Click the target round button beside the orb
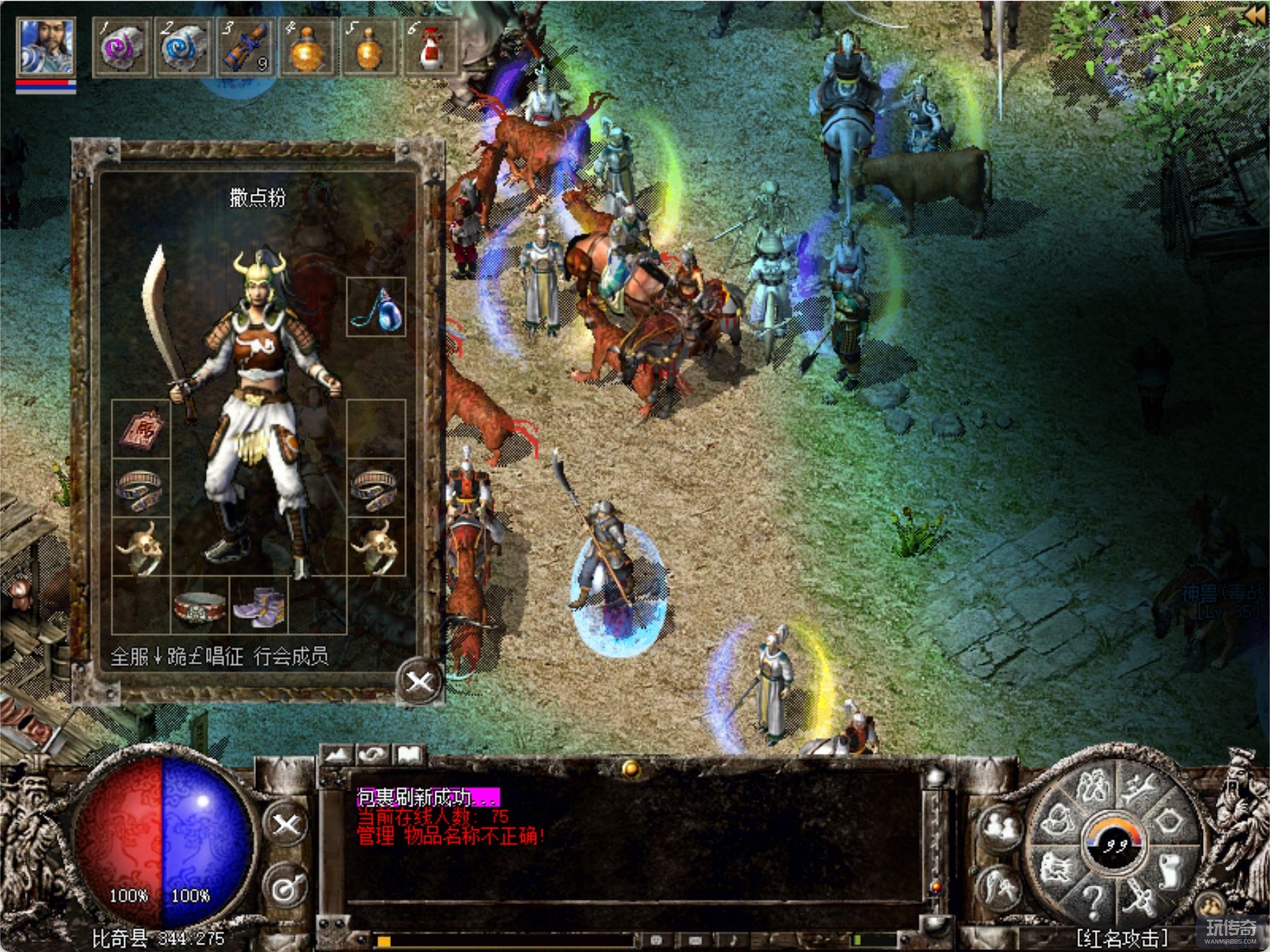This screenshot has height=952, width=1270. tap(286, 887)
